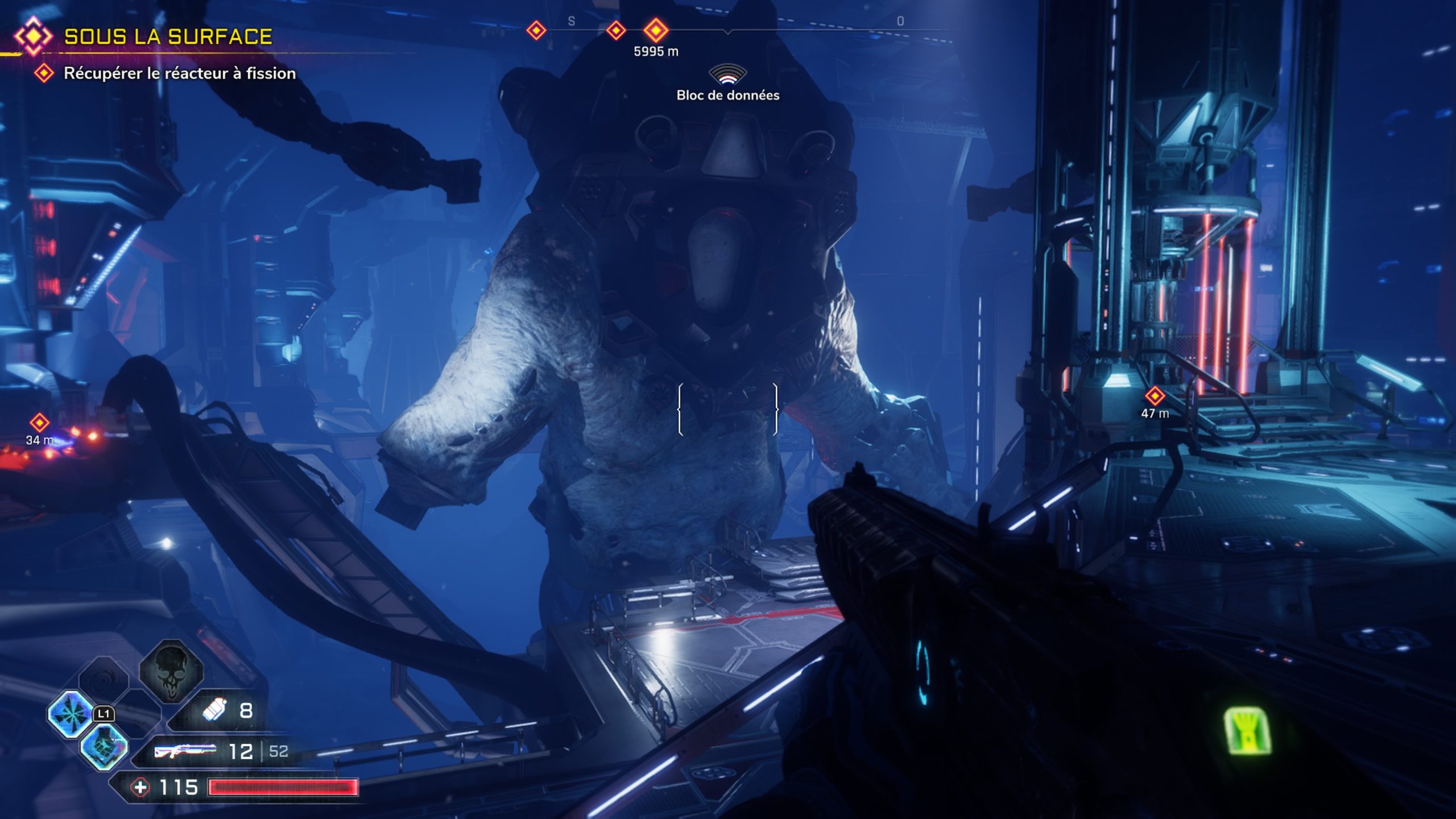Click the Bloc de données signal indicator
Viewport: 1456px width, 819px height.
tap(727, 76)
